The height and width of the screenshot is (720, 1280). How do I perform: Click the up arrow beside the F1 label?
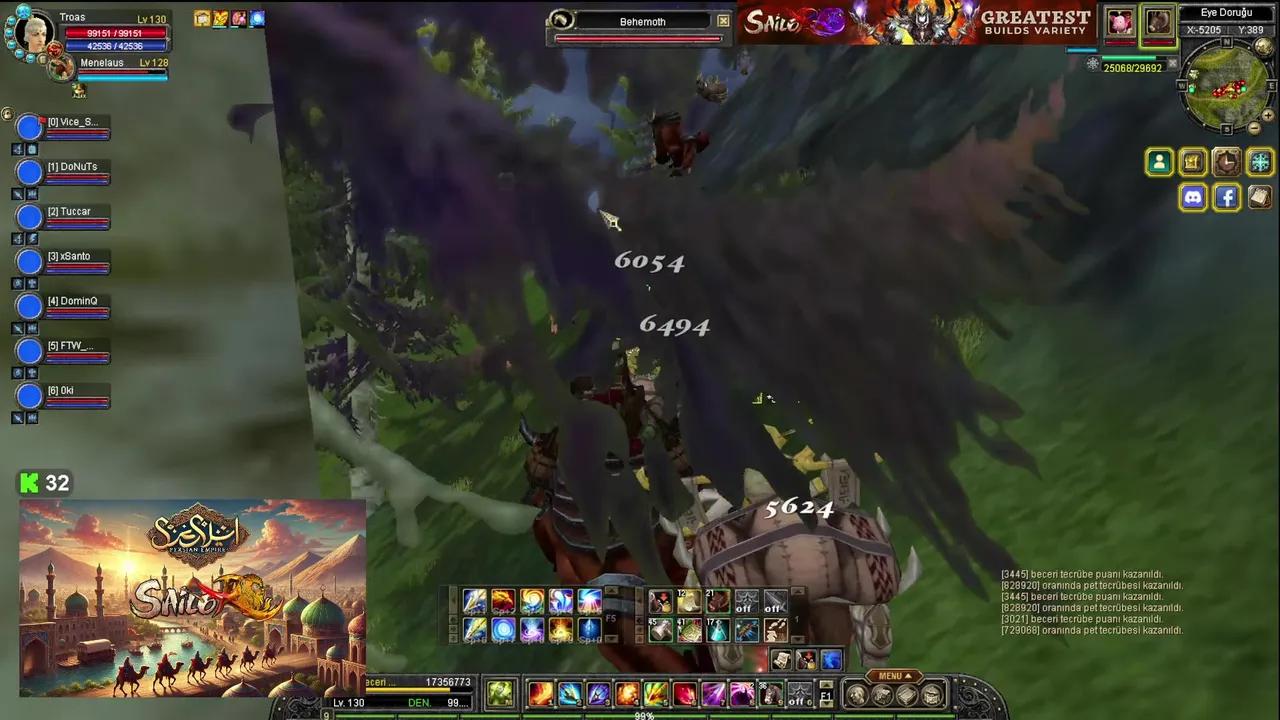click(827, 684)
